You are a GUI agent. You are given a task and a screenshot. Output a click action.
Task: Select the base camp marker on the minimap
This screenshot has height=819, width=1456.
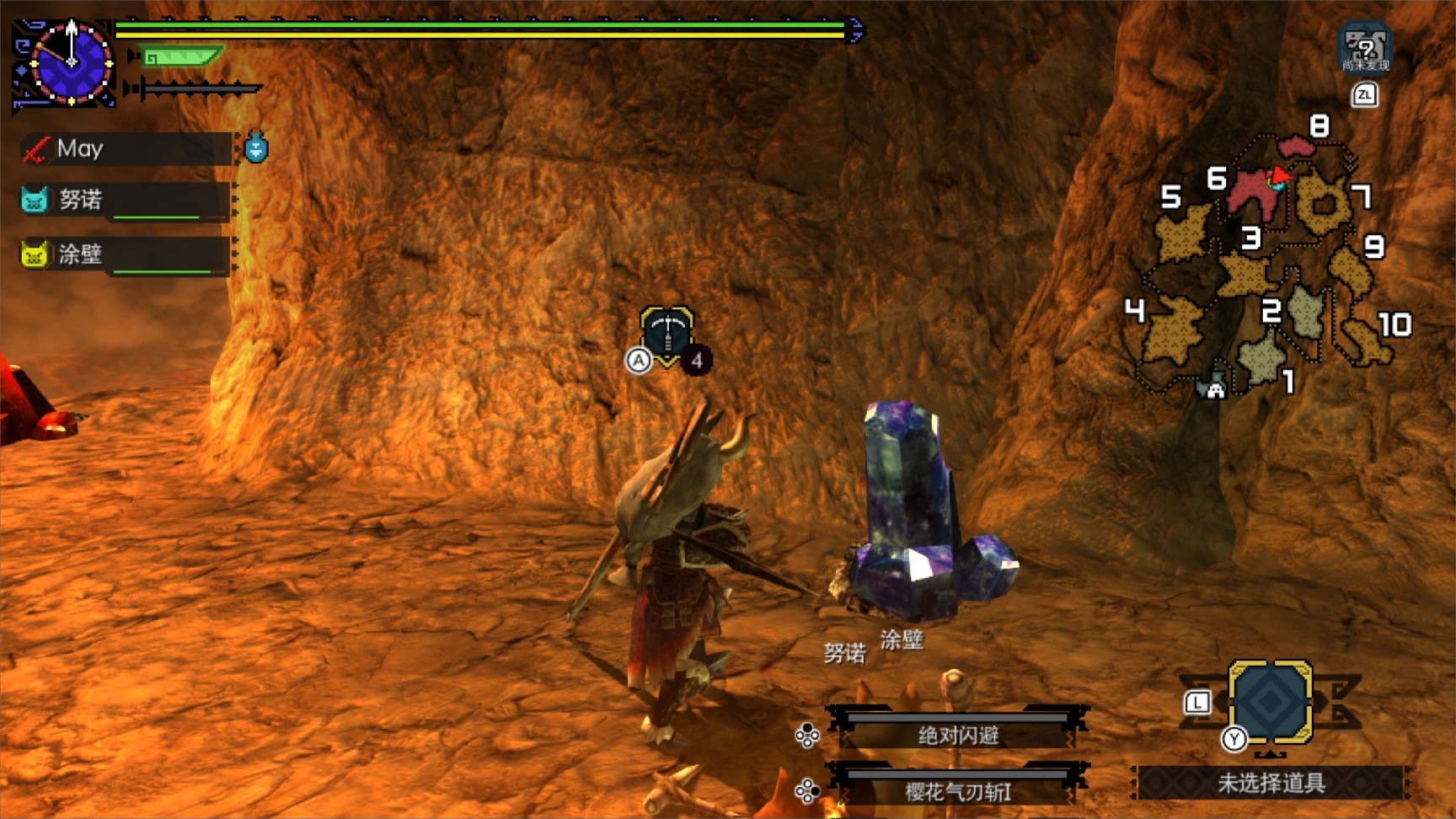pyautogui.click(x=1214, y=388)
